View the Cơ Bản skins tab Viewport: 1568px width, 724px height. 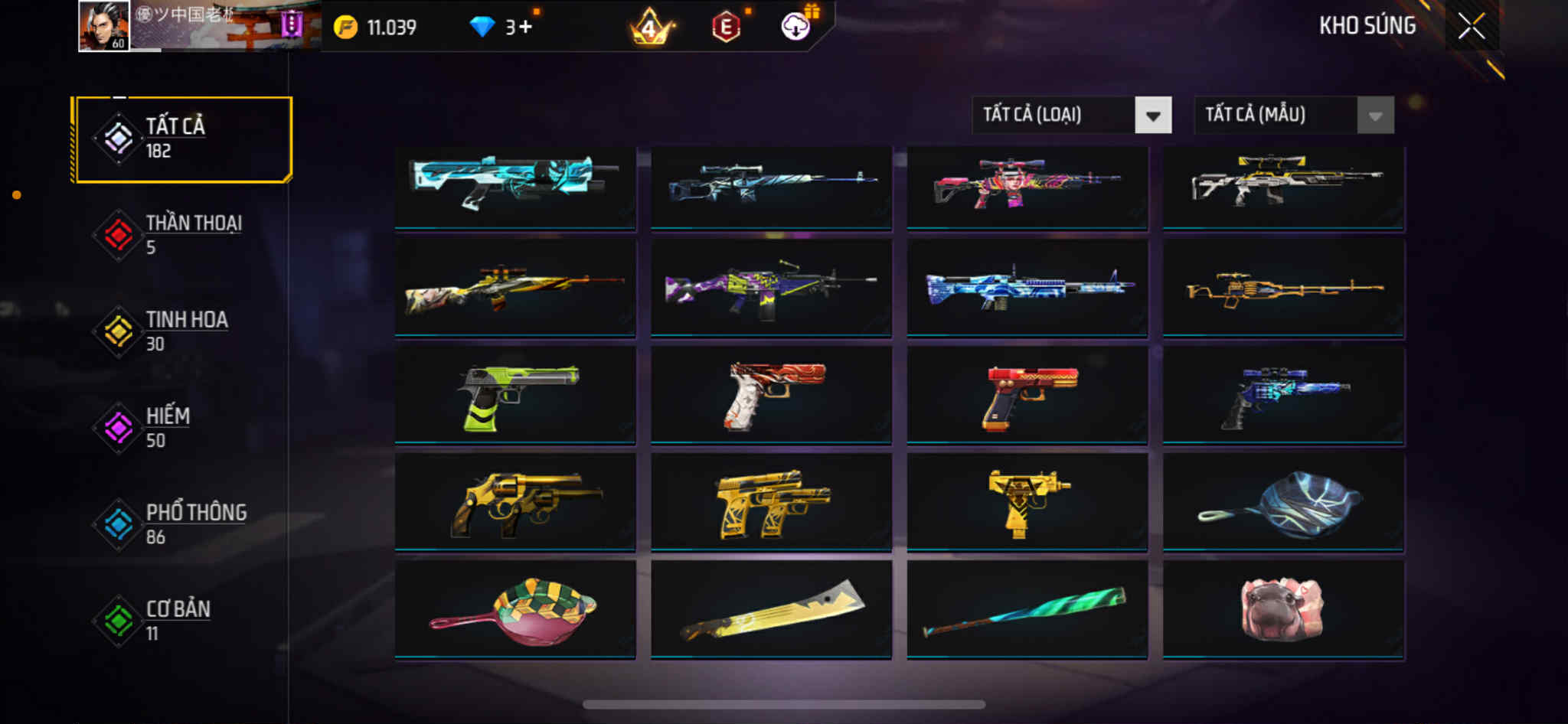coord(182,621)
